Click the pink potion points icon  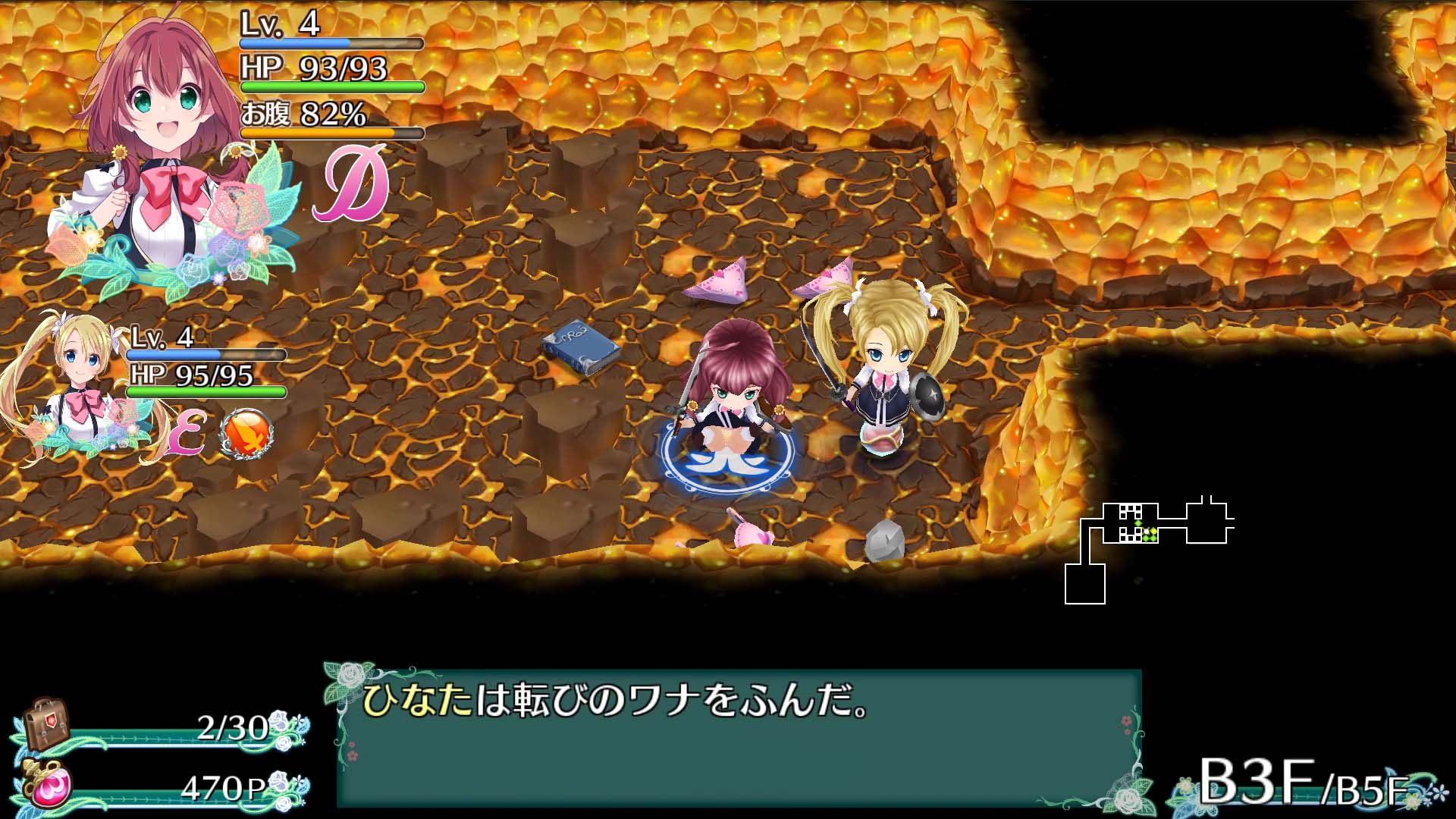(50, 786)
